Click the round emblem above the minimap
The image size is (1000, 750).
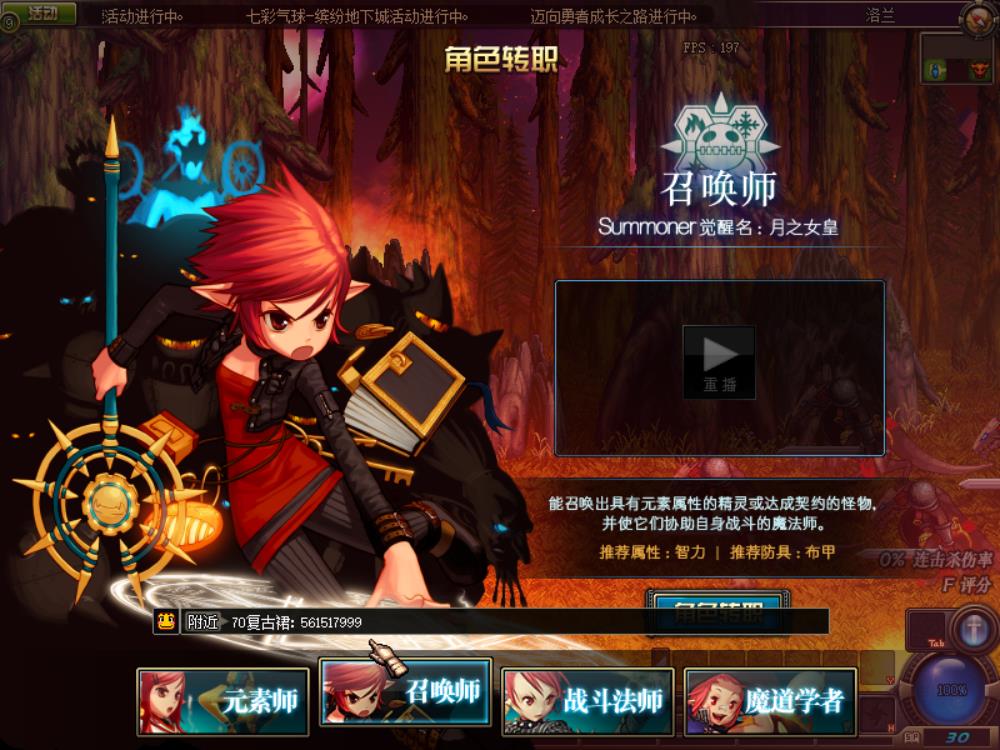point(977,20)
